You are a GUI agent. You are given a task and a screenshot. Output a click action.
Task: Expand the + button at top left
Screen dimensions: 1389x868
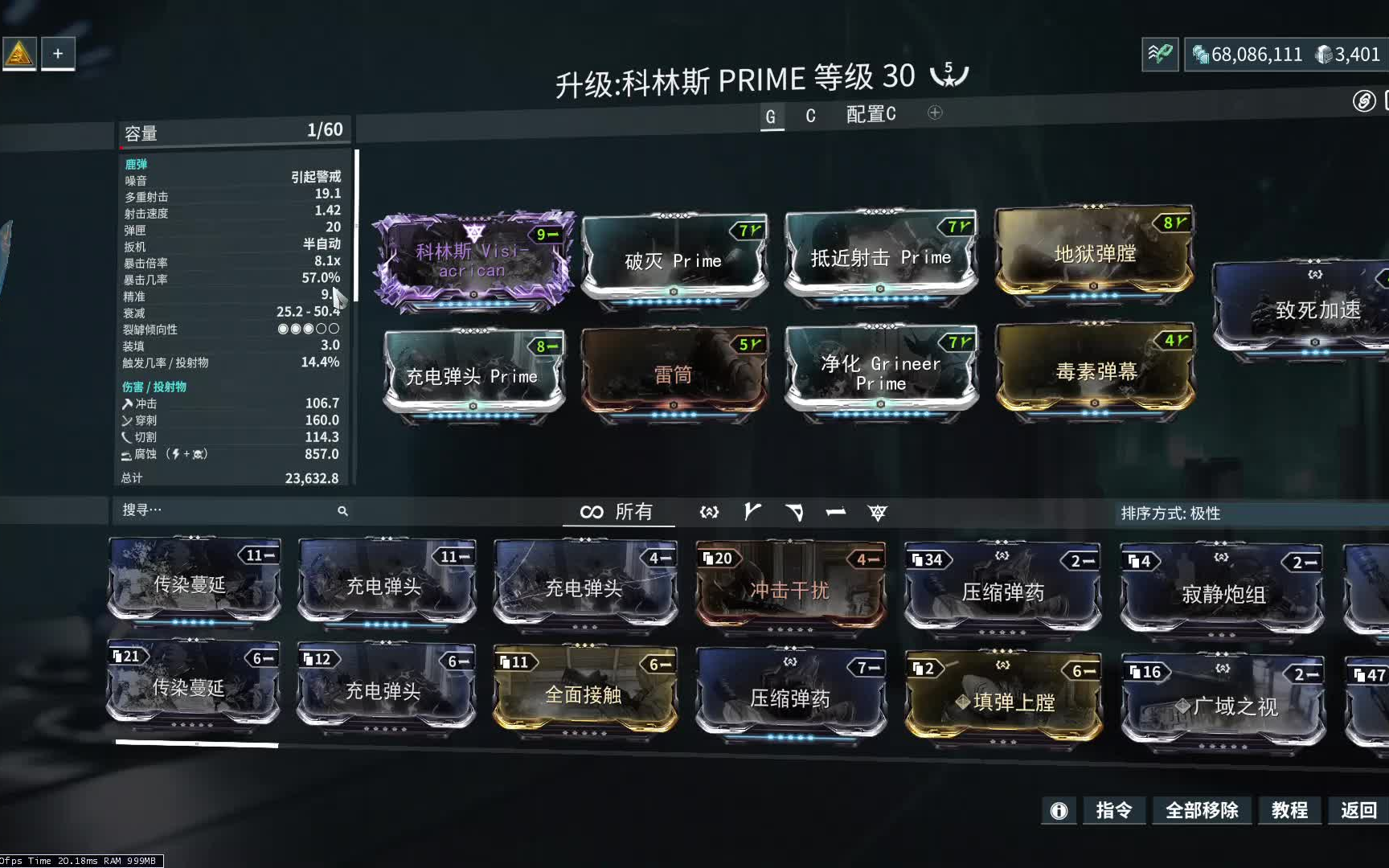coord(57,53)
